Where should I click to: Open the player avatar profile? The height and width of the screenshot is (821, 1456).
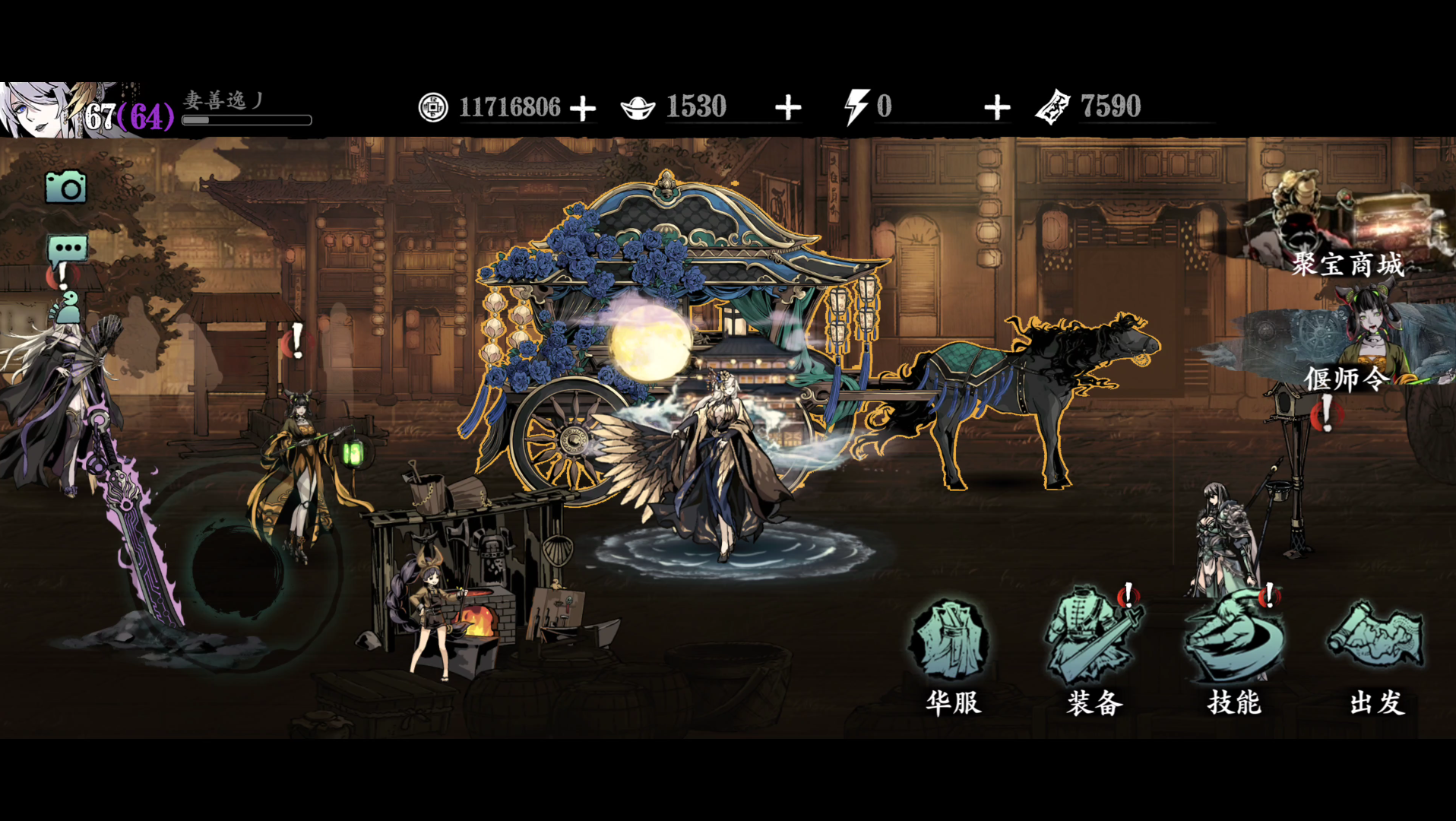[38, 110]
